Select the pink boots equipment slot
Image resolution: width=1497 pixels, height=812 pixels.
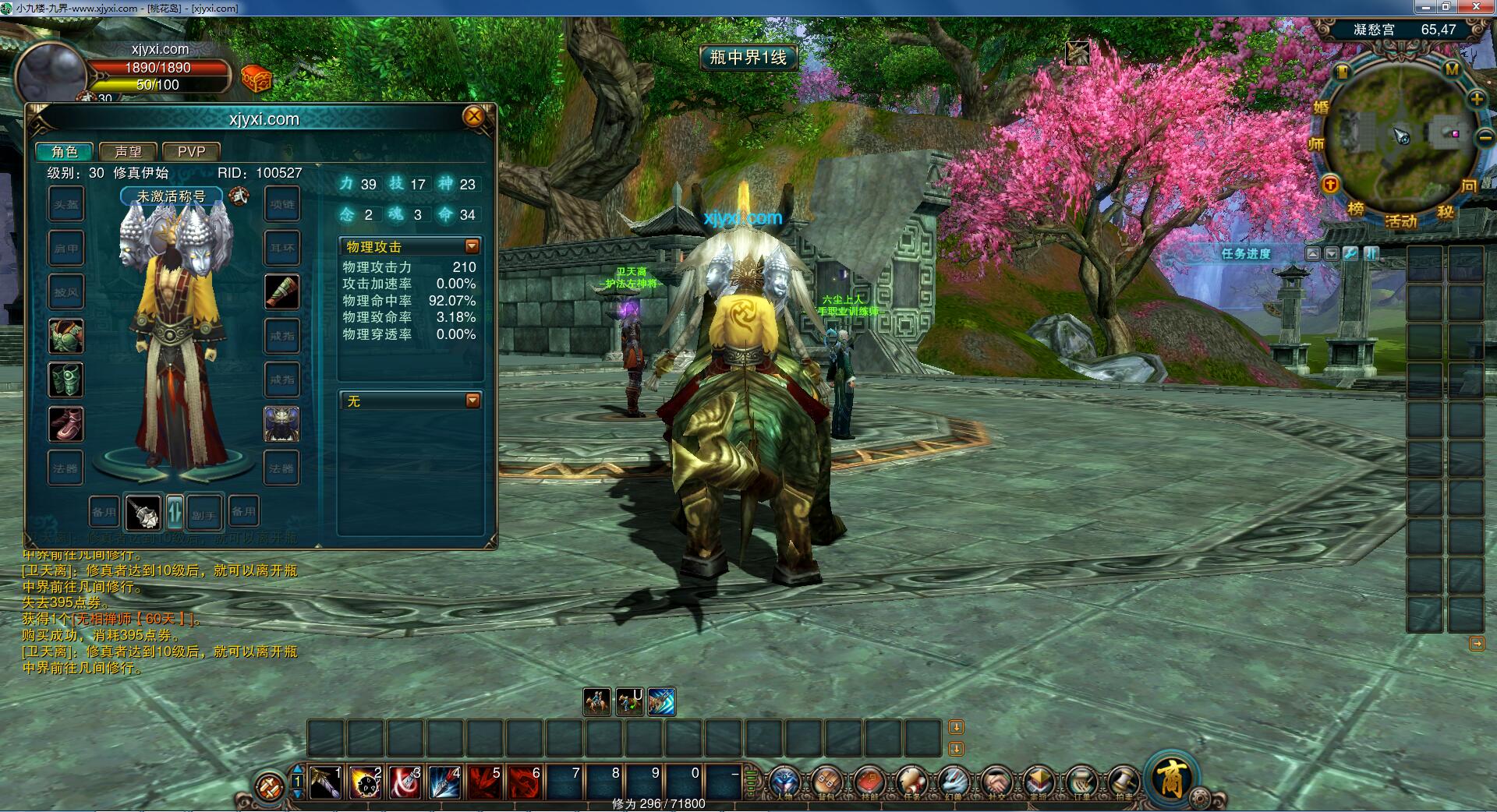point(65,424)
